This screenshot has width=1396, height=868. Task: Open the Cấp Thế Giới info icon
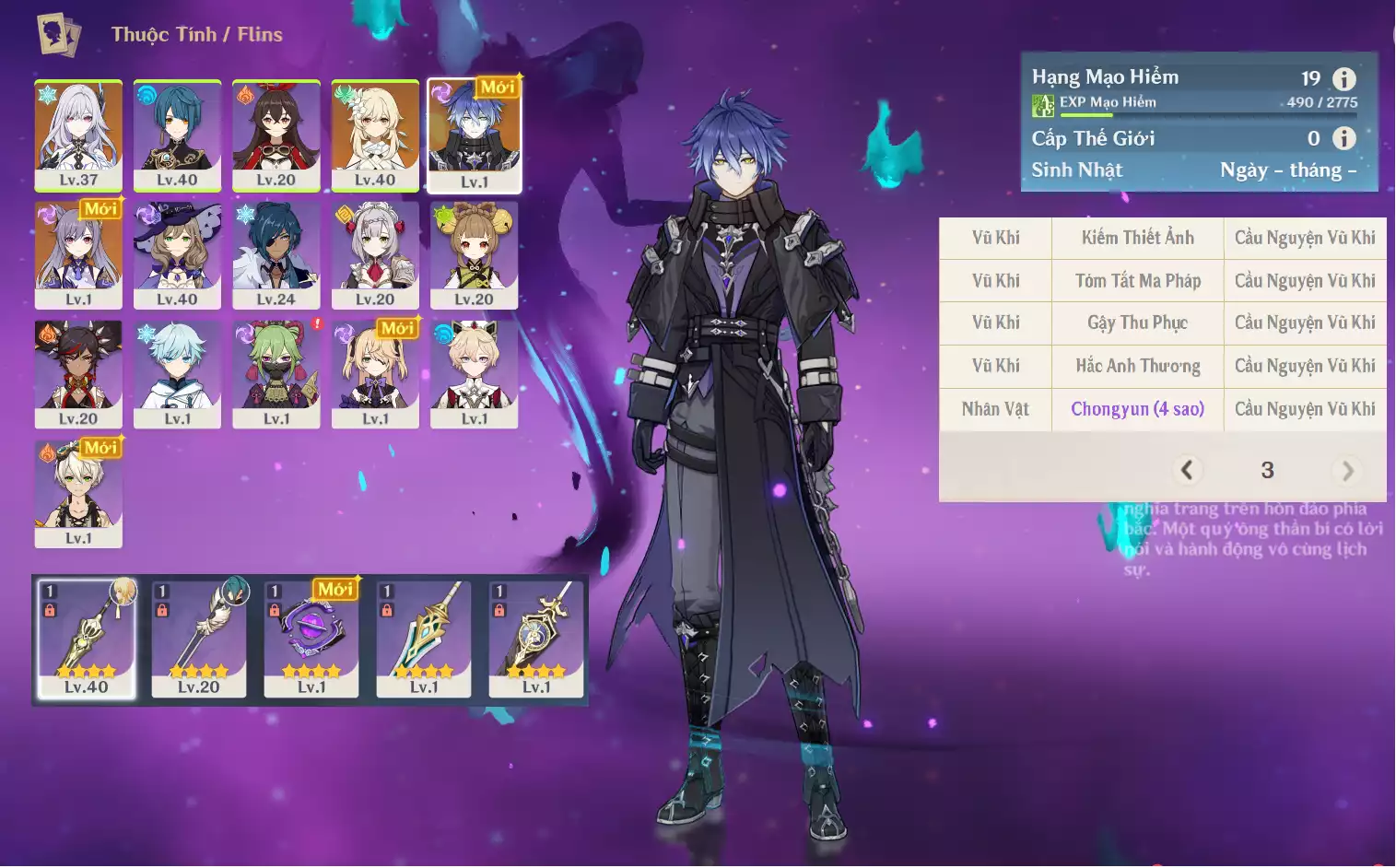point(1344,138)
